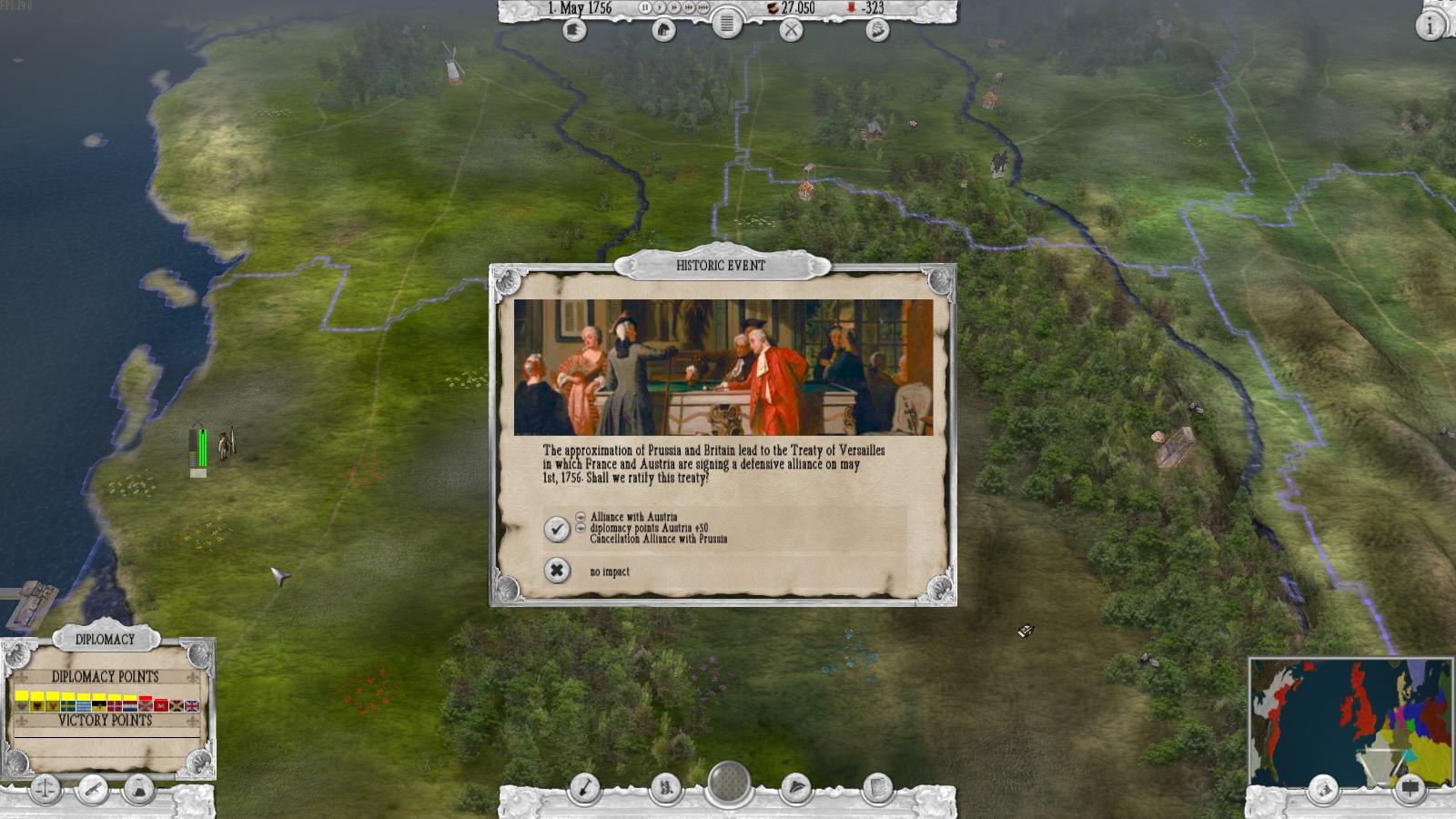Open the parchment map icon on bottom bar
Image resolution: width=1456 pixels, height=819 pixels.
(877, 788)
